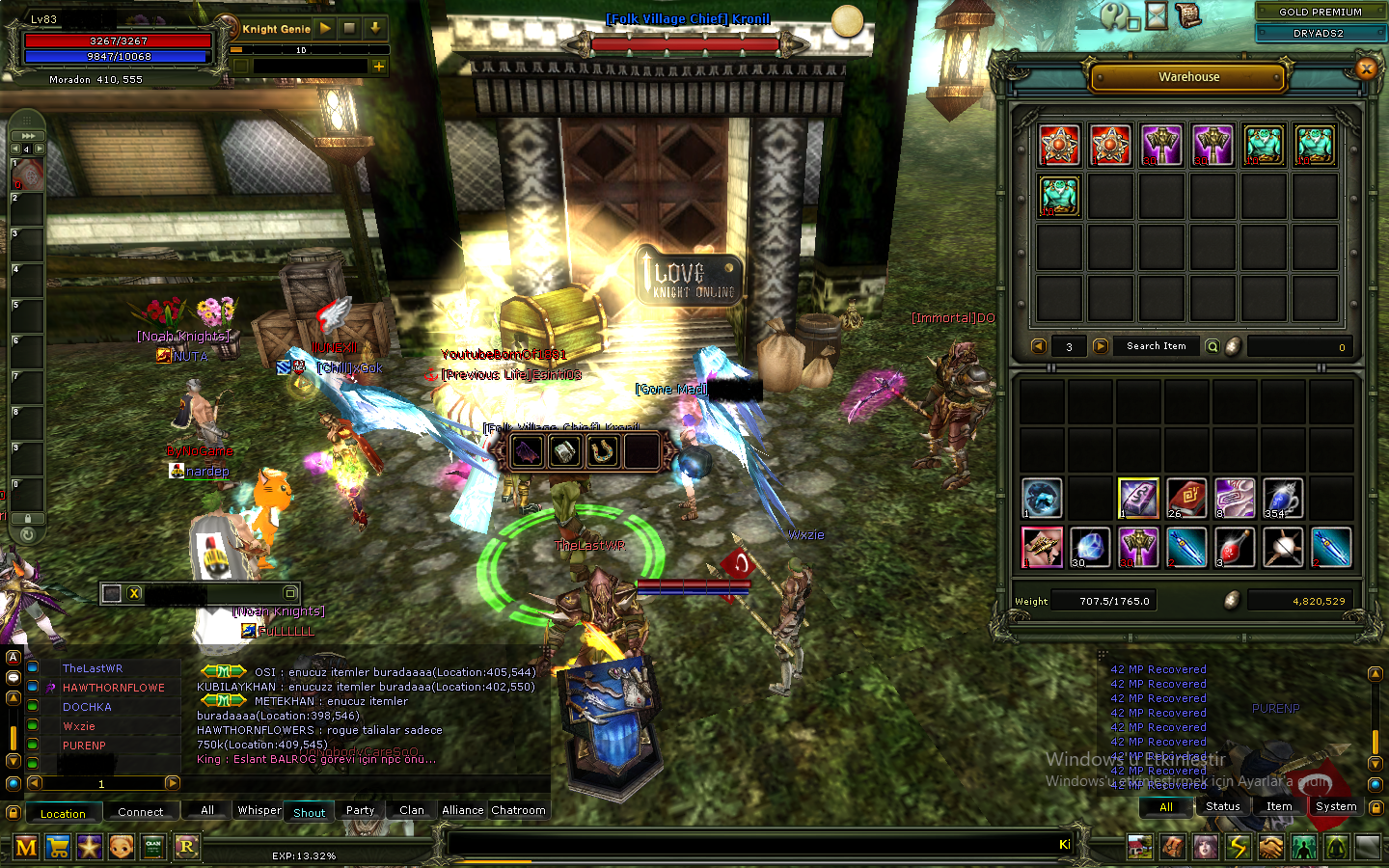This screenshot has height=868, width=1389.
Task: Go to next warehouse page with right arrow
Action: pos(1101,345)
